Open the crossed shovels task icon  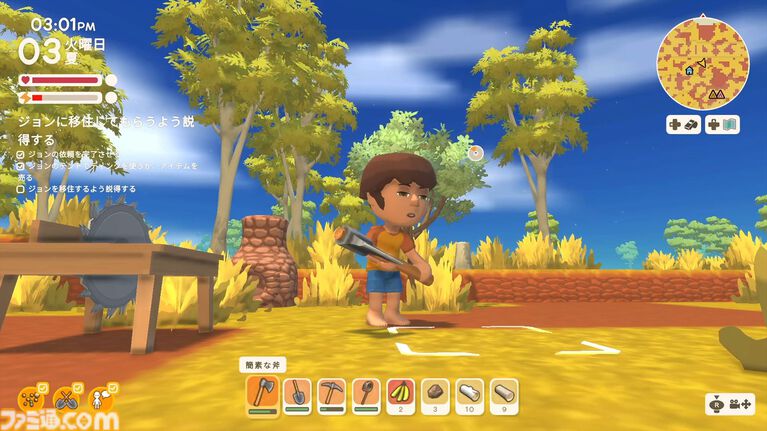tap(67, 399)
